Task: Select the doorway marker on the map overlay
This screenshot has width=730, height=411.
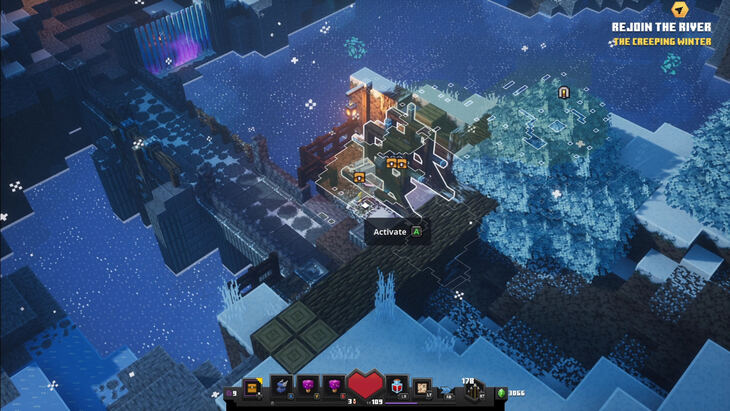Action: click(564, 92)
